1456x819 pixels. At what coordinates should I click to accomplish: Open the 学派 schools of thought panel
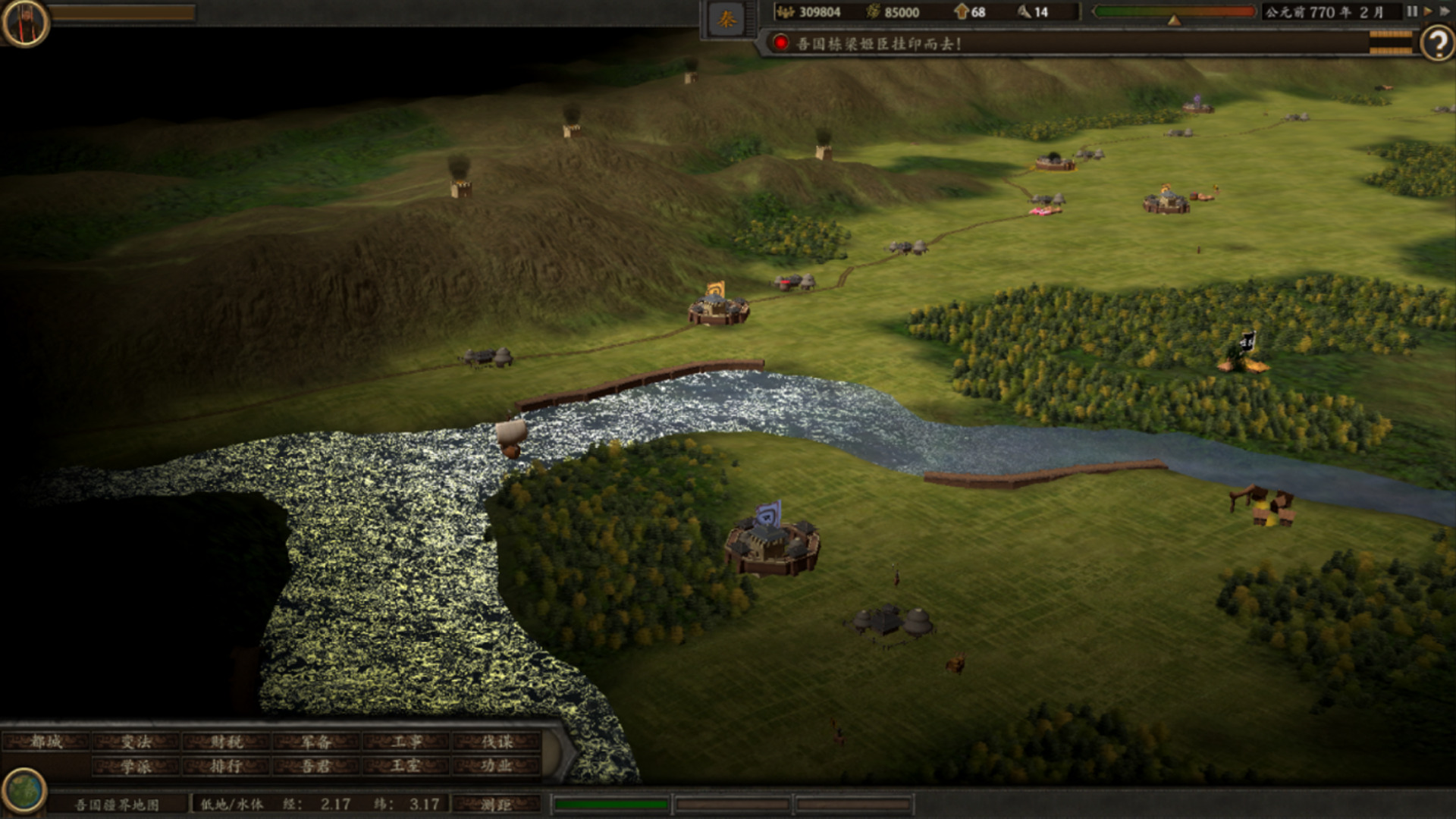136,767
